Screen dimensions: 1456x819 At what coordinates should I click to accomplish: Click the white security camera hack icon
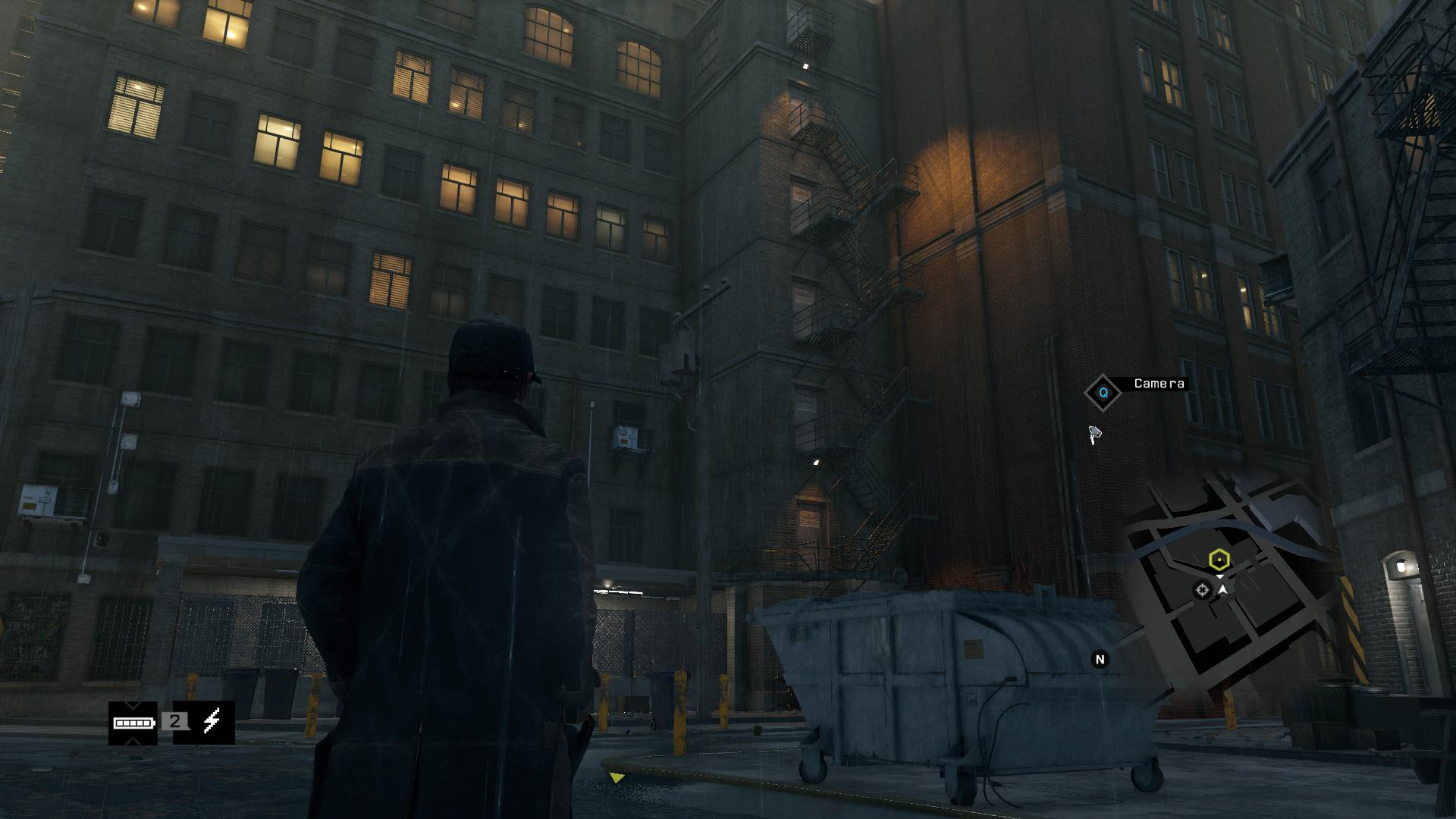(x=1094, y=435)
